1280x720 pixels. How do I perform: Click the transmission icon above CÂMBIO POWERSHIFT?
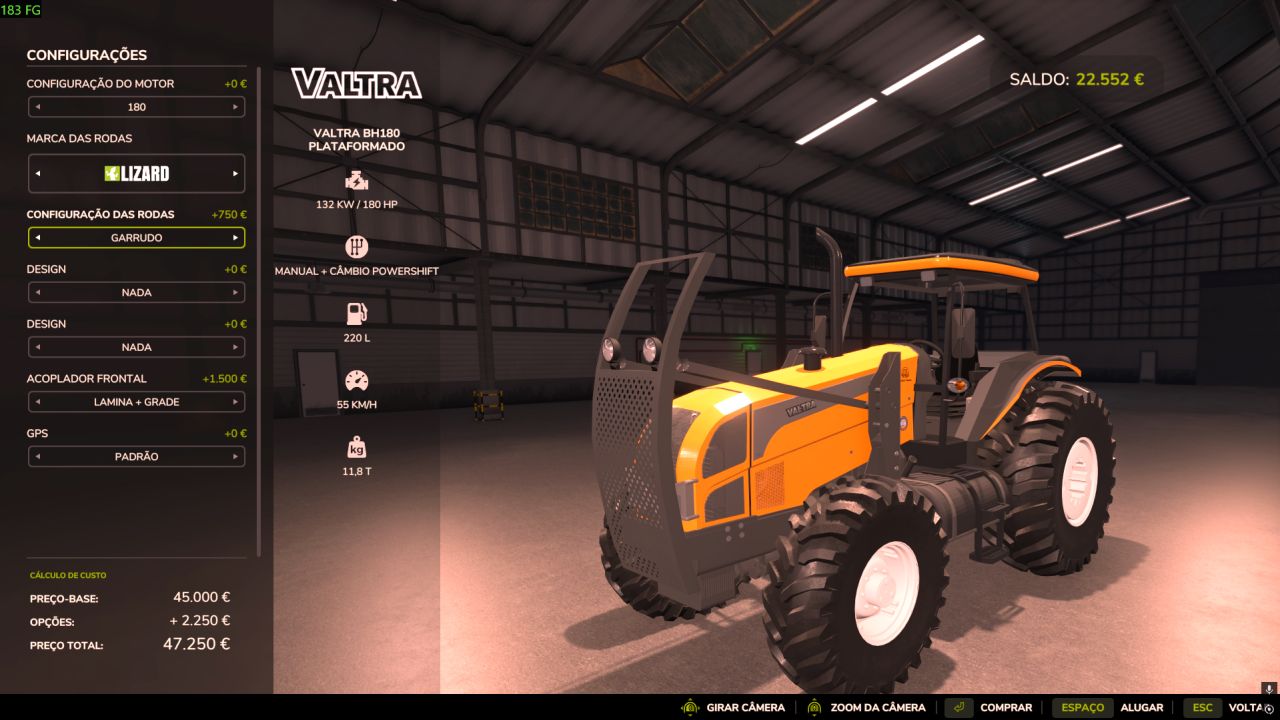click(358, 246)
